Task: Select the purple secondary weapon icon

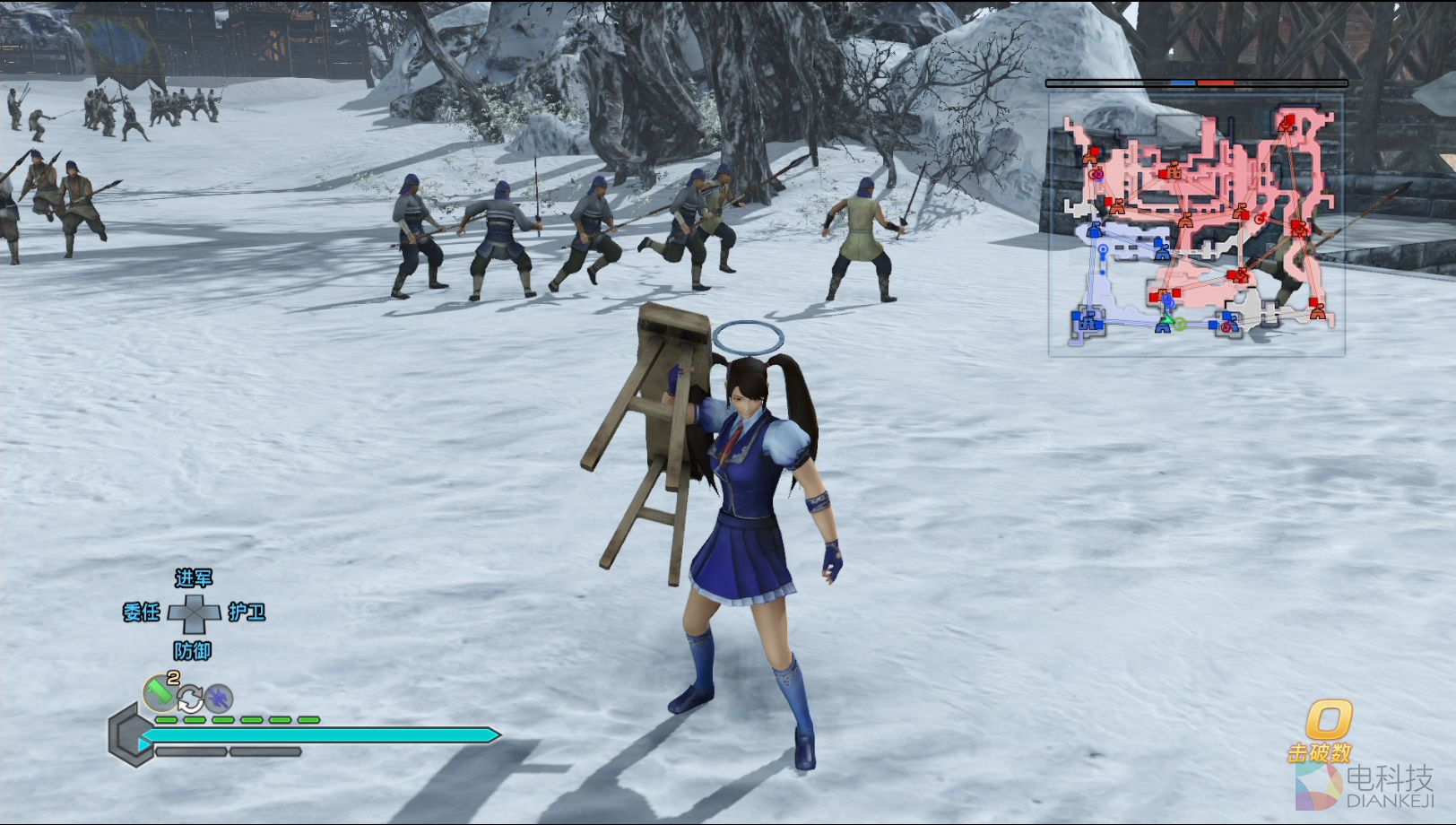Action: click(218, 698)
